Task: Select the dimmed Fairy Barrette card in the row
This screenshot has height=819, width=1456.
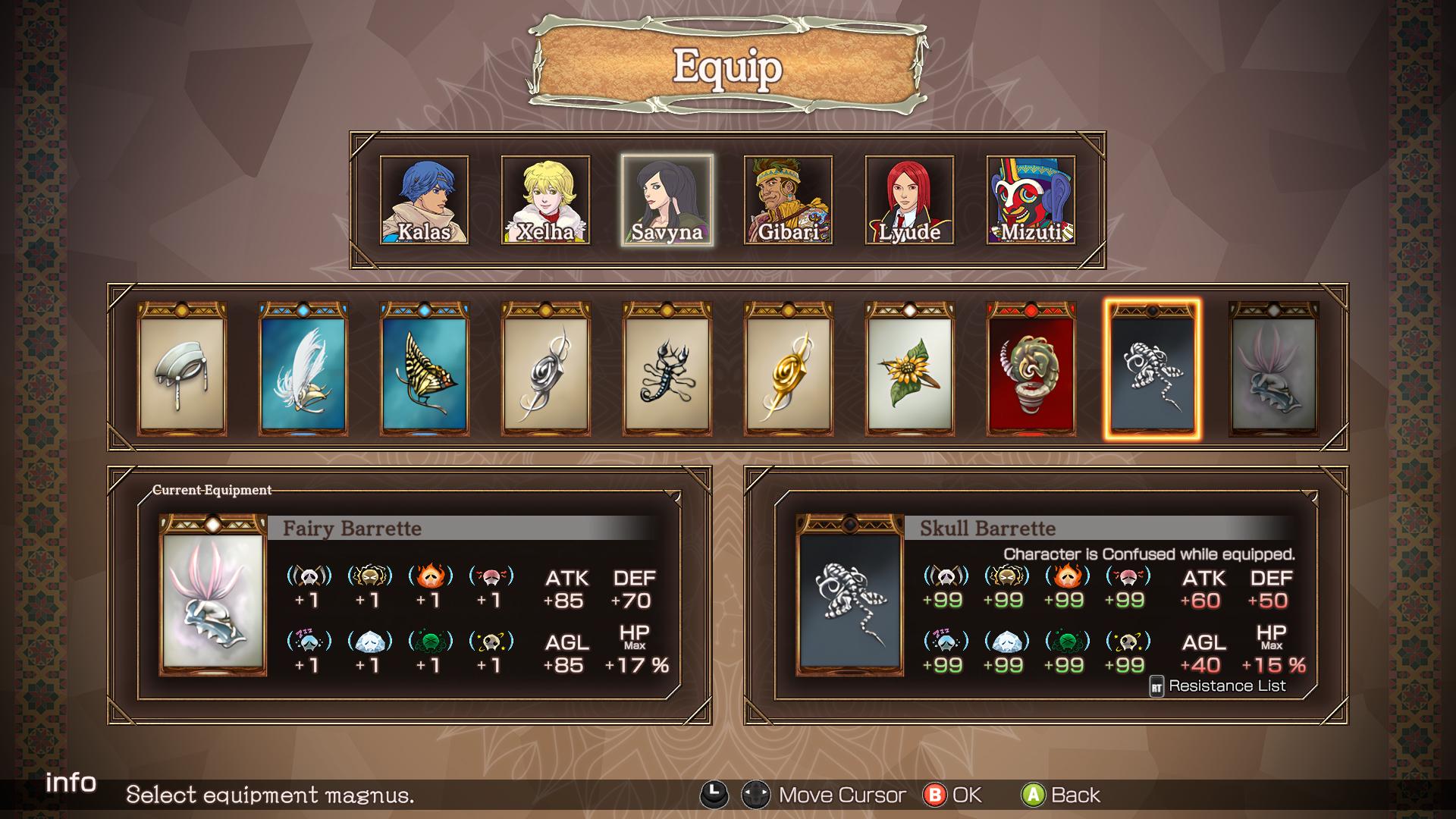Action: point(1274,369)
